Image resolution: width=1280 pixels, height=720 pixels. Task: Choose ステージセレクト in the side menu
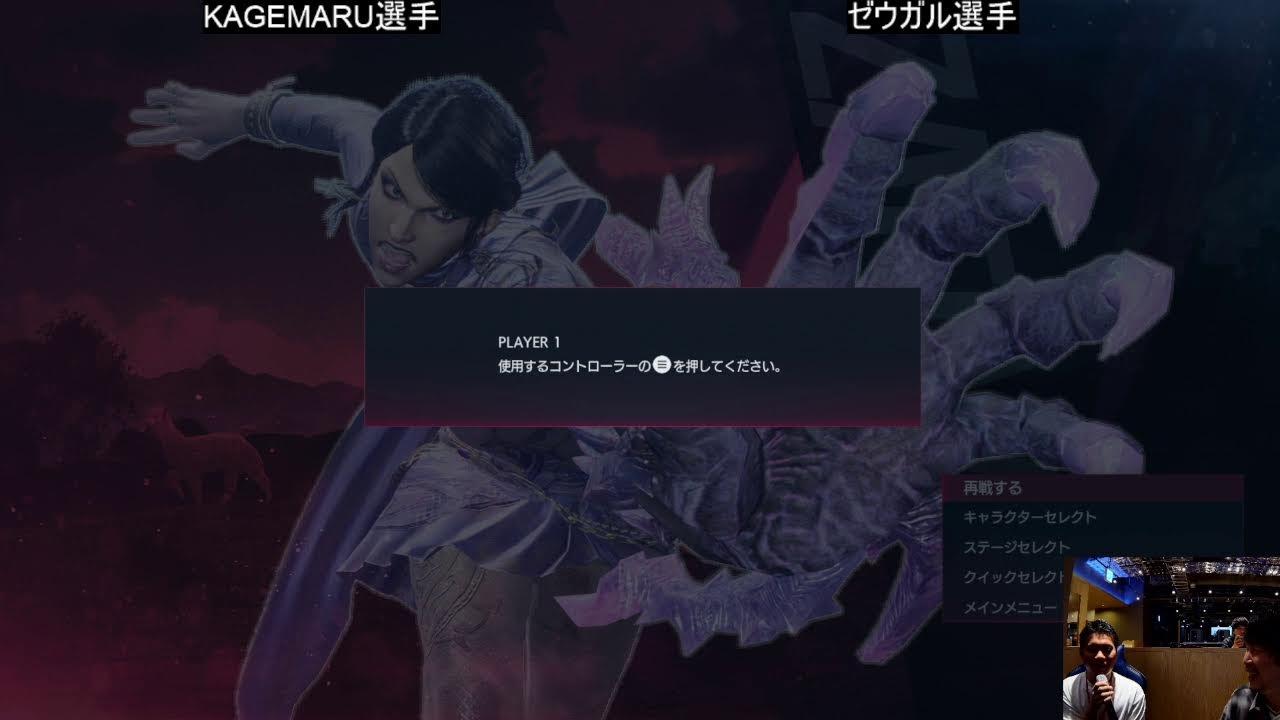point(1015,547)
